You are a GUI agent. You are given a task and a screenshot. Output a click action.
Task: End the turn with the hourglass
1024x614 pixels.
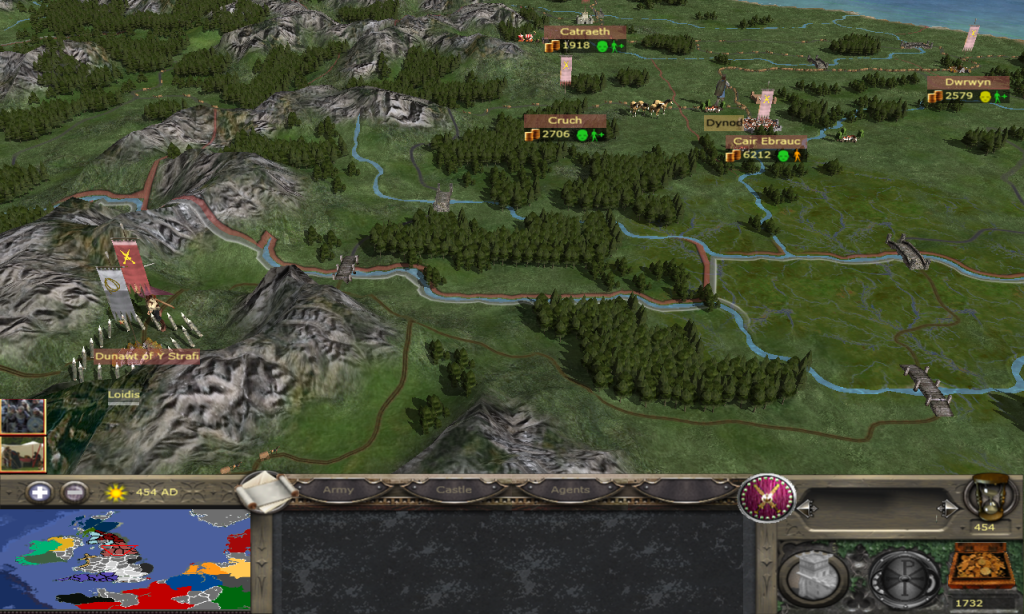[985, 497]
